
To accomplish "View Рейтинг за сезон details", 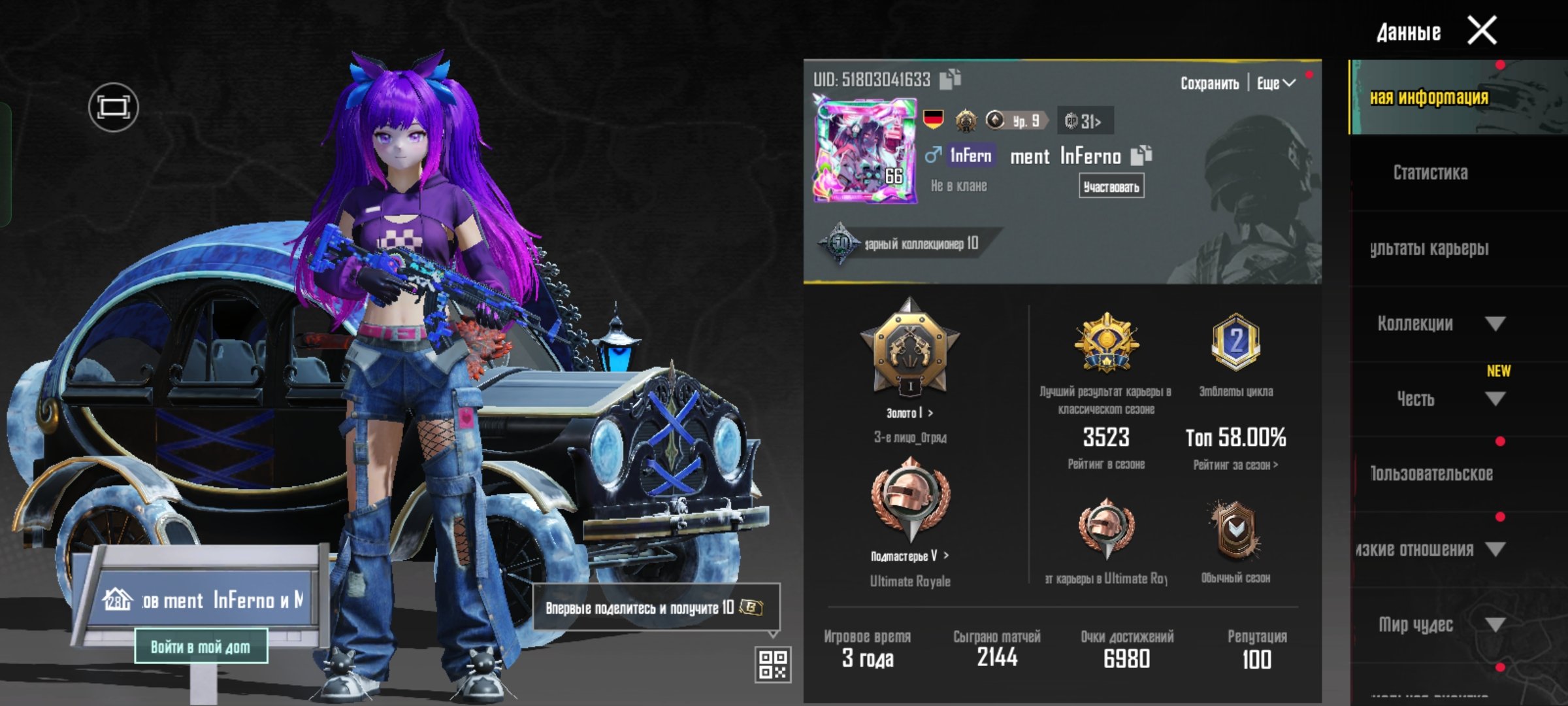I will [1235, 465].
